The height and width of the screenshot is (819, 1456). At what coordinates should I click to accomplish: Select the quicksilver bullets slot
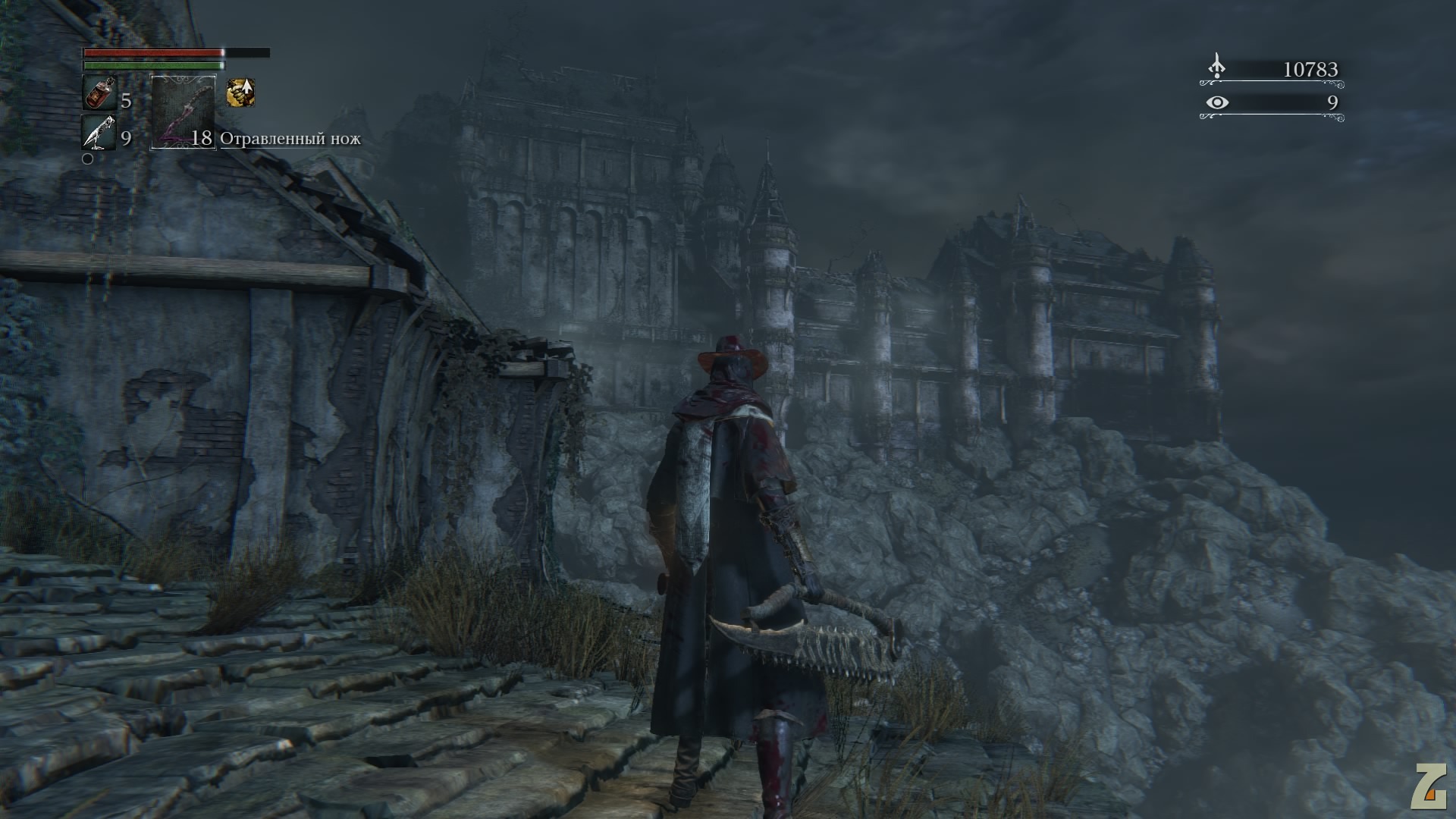pos(98,133)
